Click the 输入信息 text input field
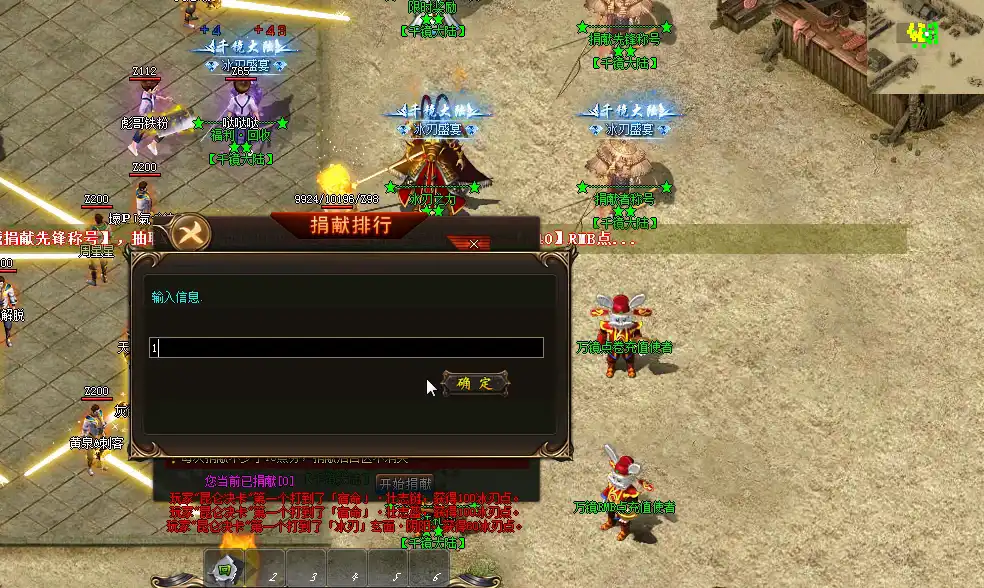 (x=350, y=348)
